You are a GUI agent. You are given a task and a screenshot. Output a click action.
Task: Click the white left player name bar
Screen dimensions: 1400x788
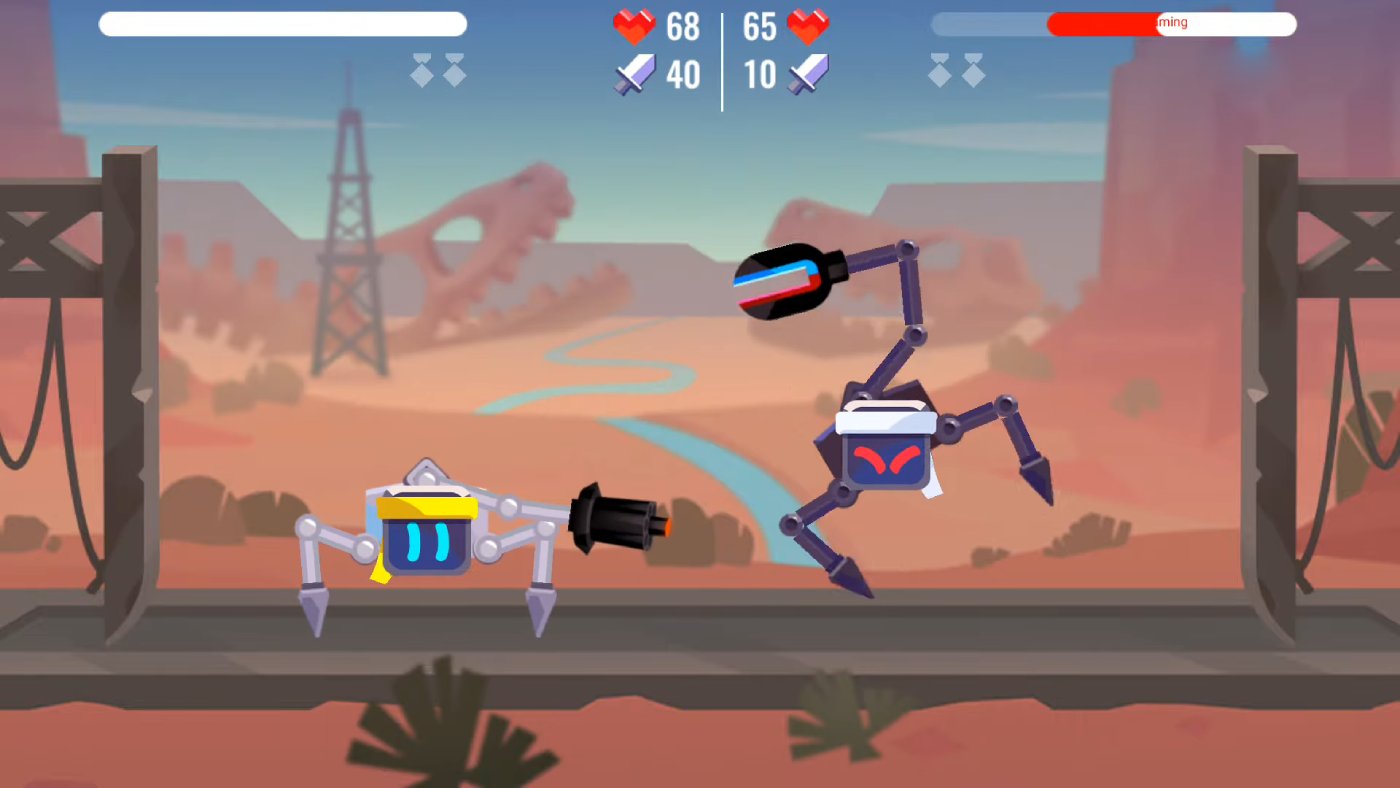pyautogui.click(x=282, y=23)
